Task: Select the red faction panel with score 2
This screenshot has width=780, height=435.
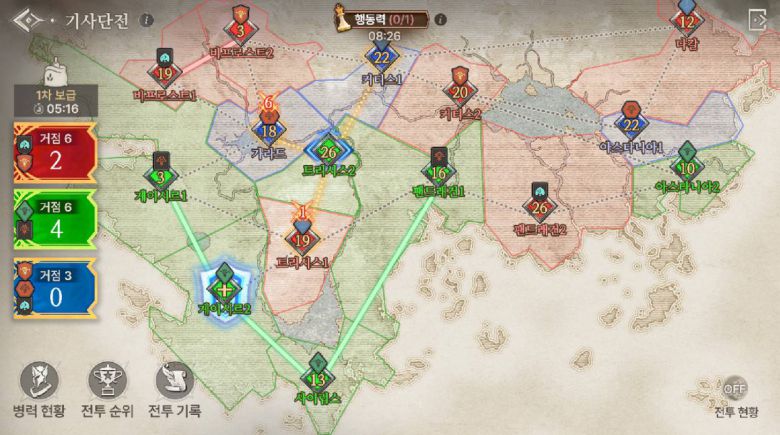Action: [55, 151]
